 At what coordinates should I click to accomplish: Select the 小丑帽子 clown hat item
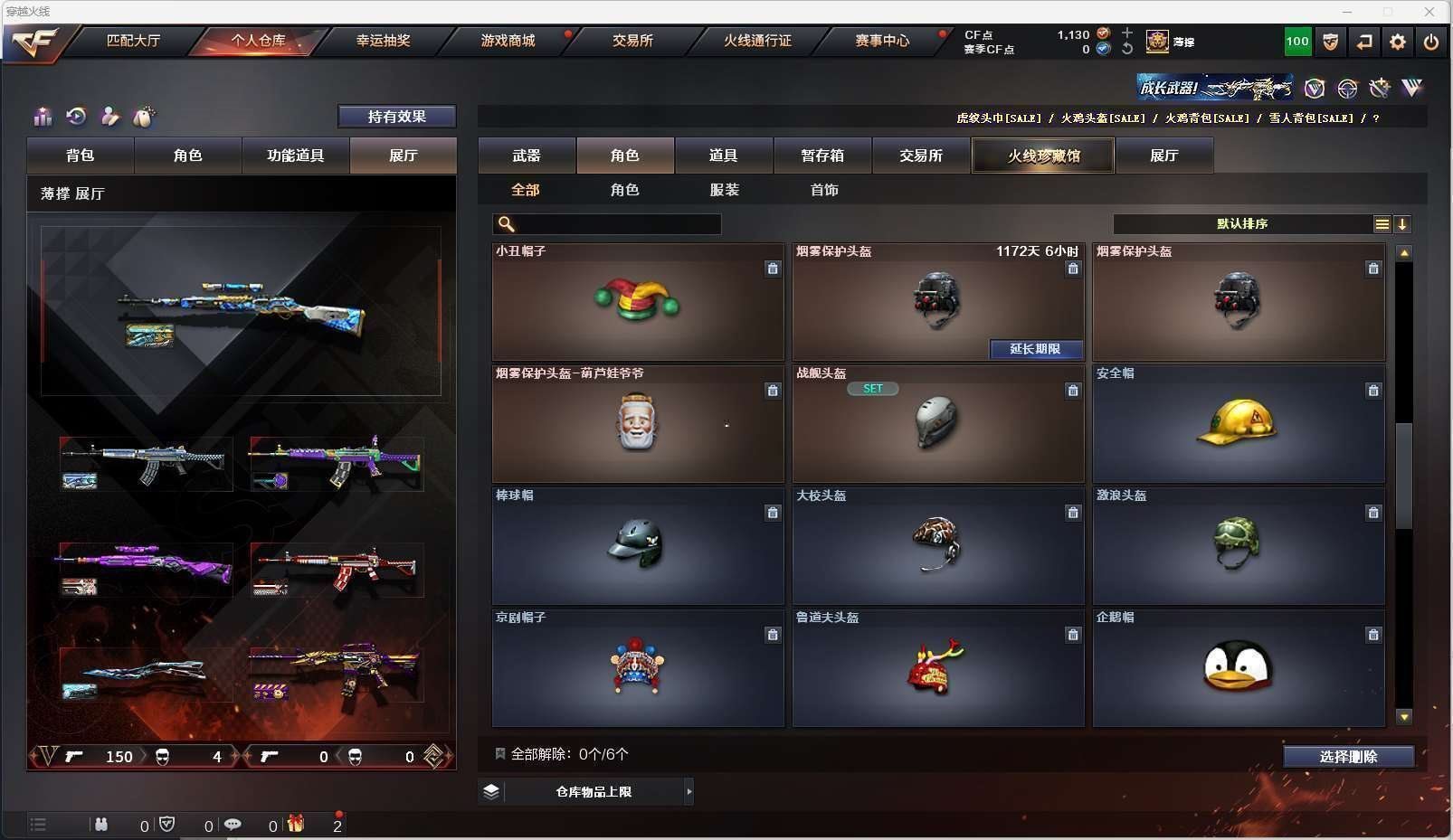pos(637,302)
